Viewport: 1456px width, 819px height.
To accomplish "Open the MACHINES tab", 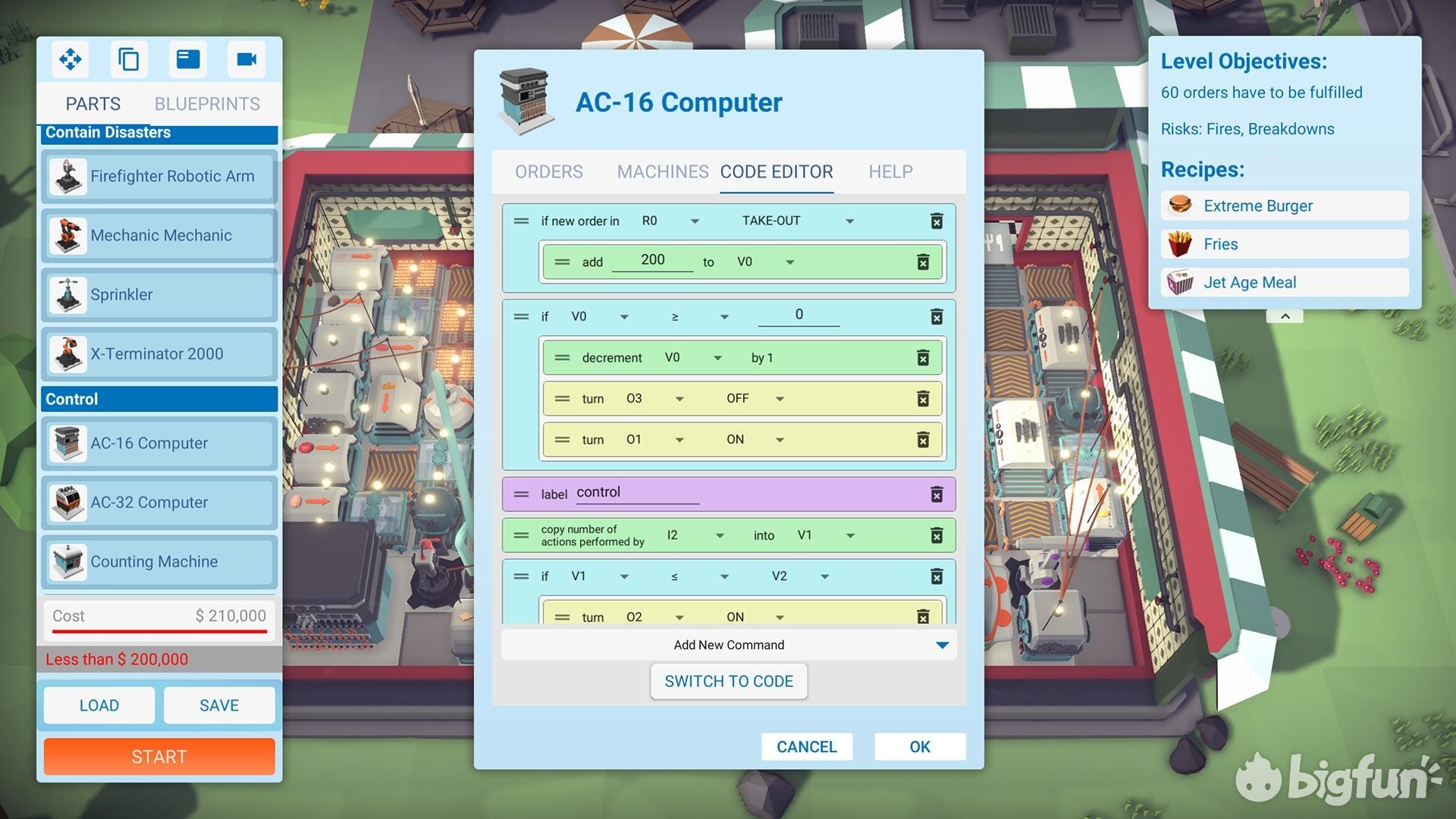I will 662,172.
